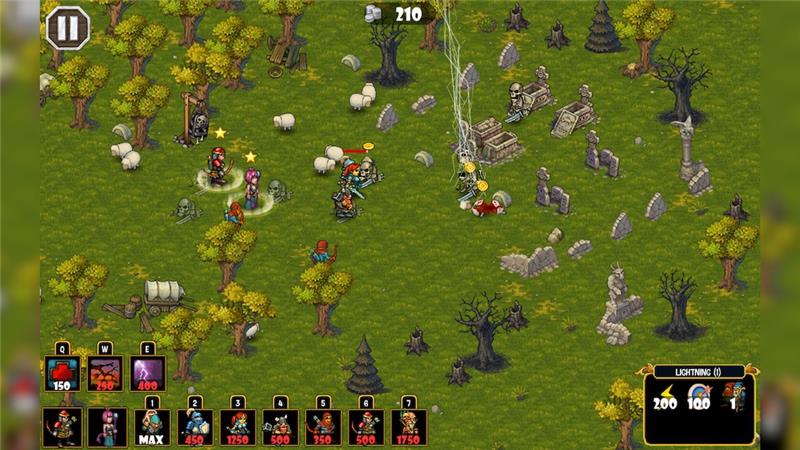Screen dimensions: 800x450
Task: Select the red-hat archer hero portrait
Action: pos(62,427)
